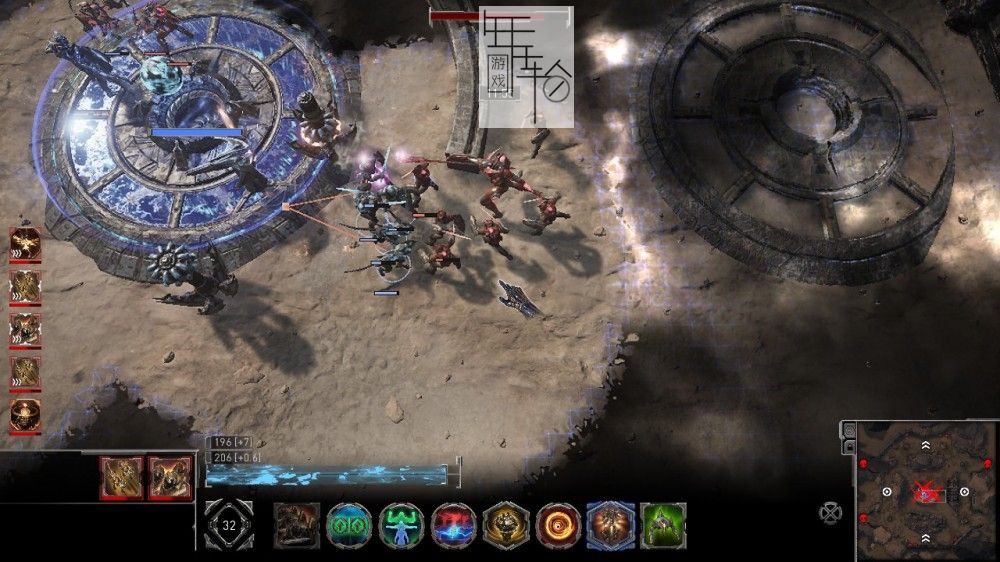Select the round helmeted hero portrait

pos(25,415)
